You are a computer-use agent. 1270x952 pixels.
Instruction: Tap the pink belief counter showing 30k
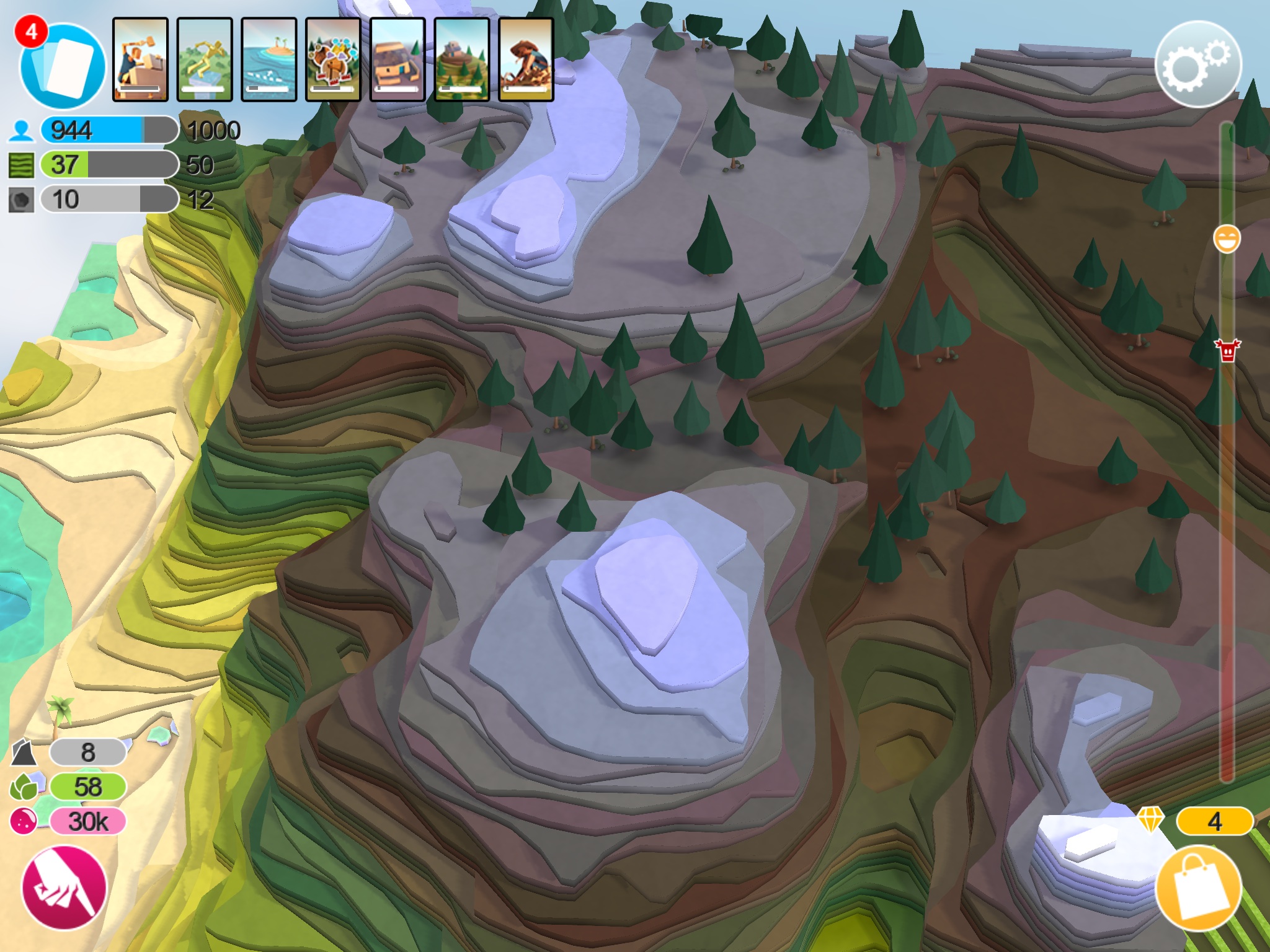click(88, 822)
